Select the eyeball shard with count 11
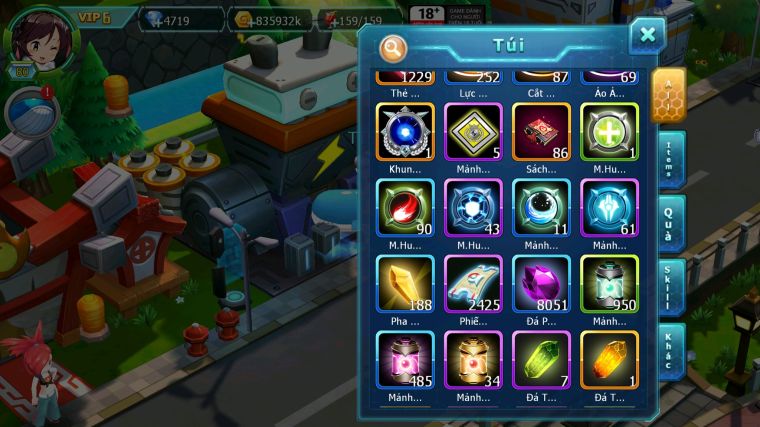760x427 pixels. pyautogui.click(x=541, y=208)
